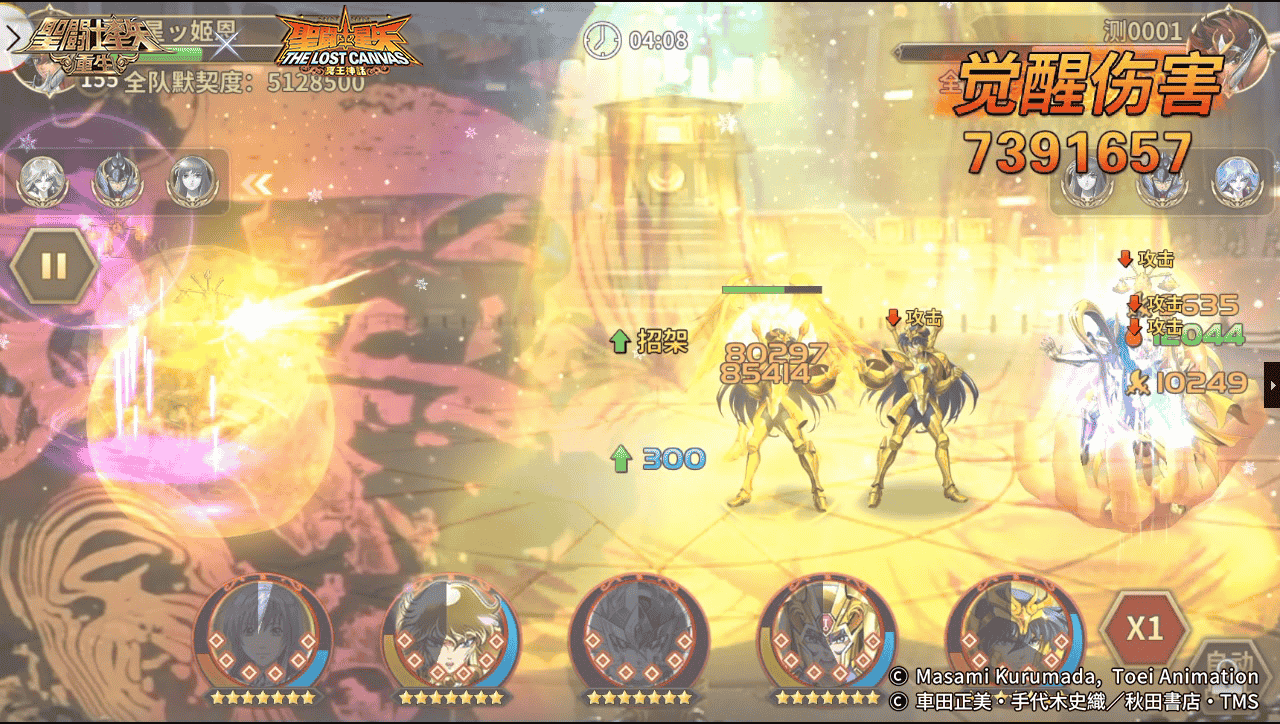The height and width of the screenshot is (724, 1280).
Task: Open the side arrow tab on the left edge
Action: click(x=12, y=38)
